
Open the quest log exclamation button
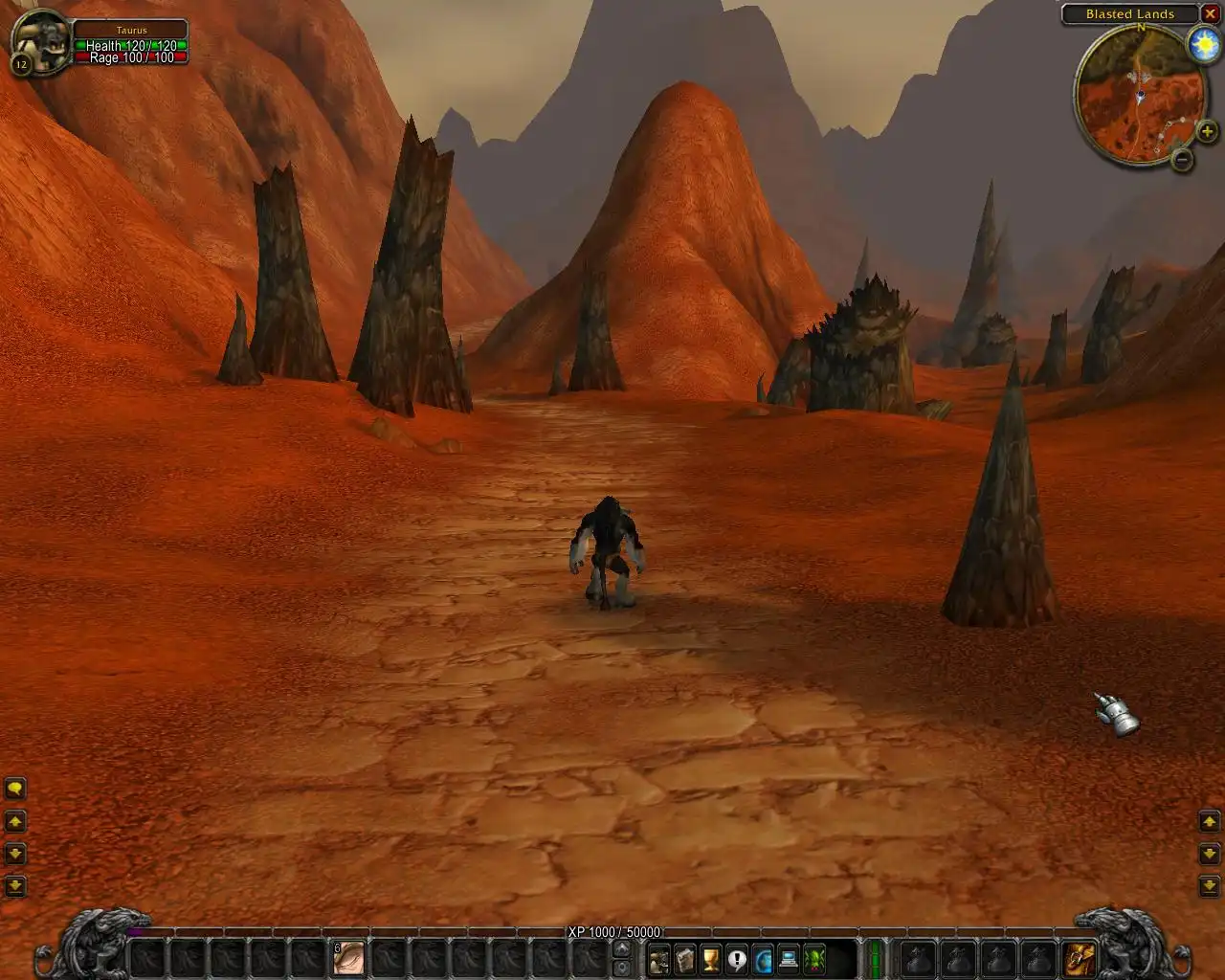pos(736,958)
